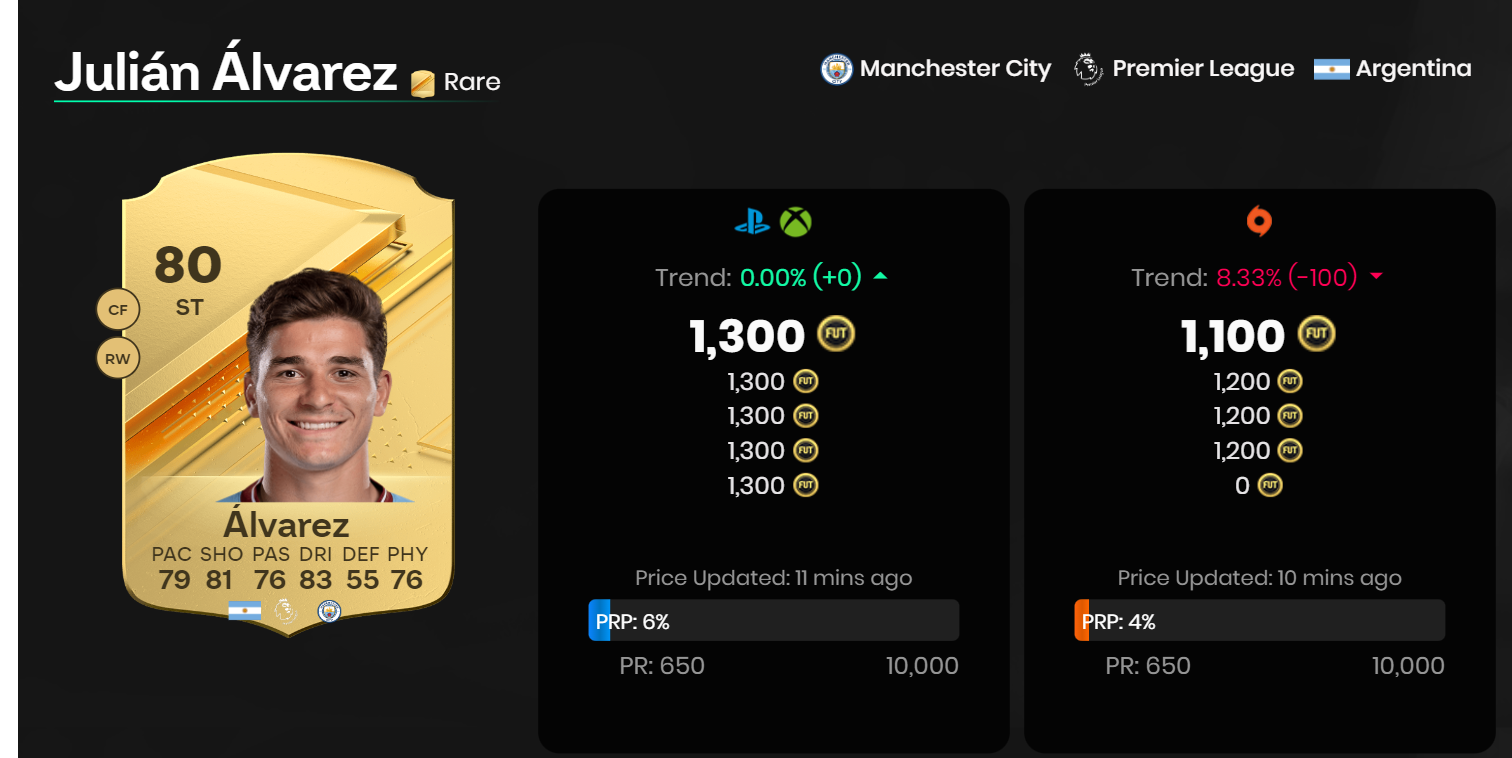Click the Rare rarity label
The height and width of the screenshot is (758, 1512).
(x=471, y=82)
